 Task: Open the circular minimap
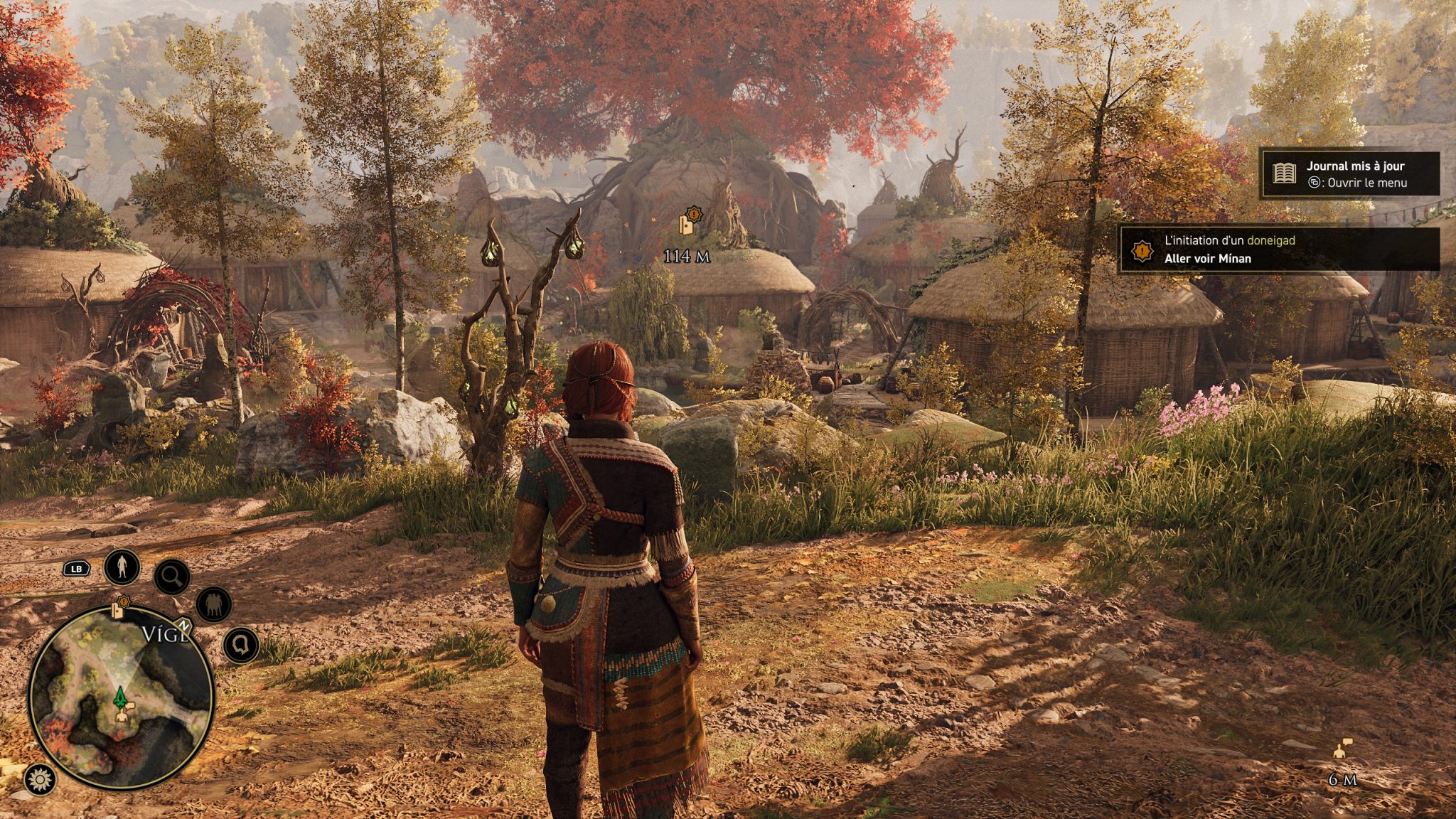click(x=121, y=697)
